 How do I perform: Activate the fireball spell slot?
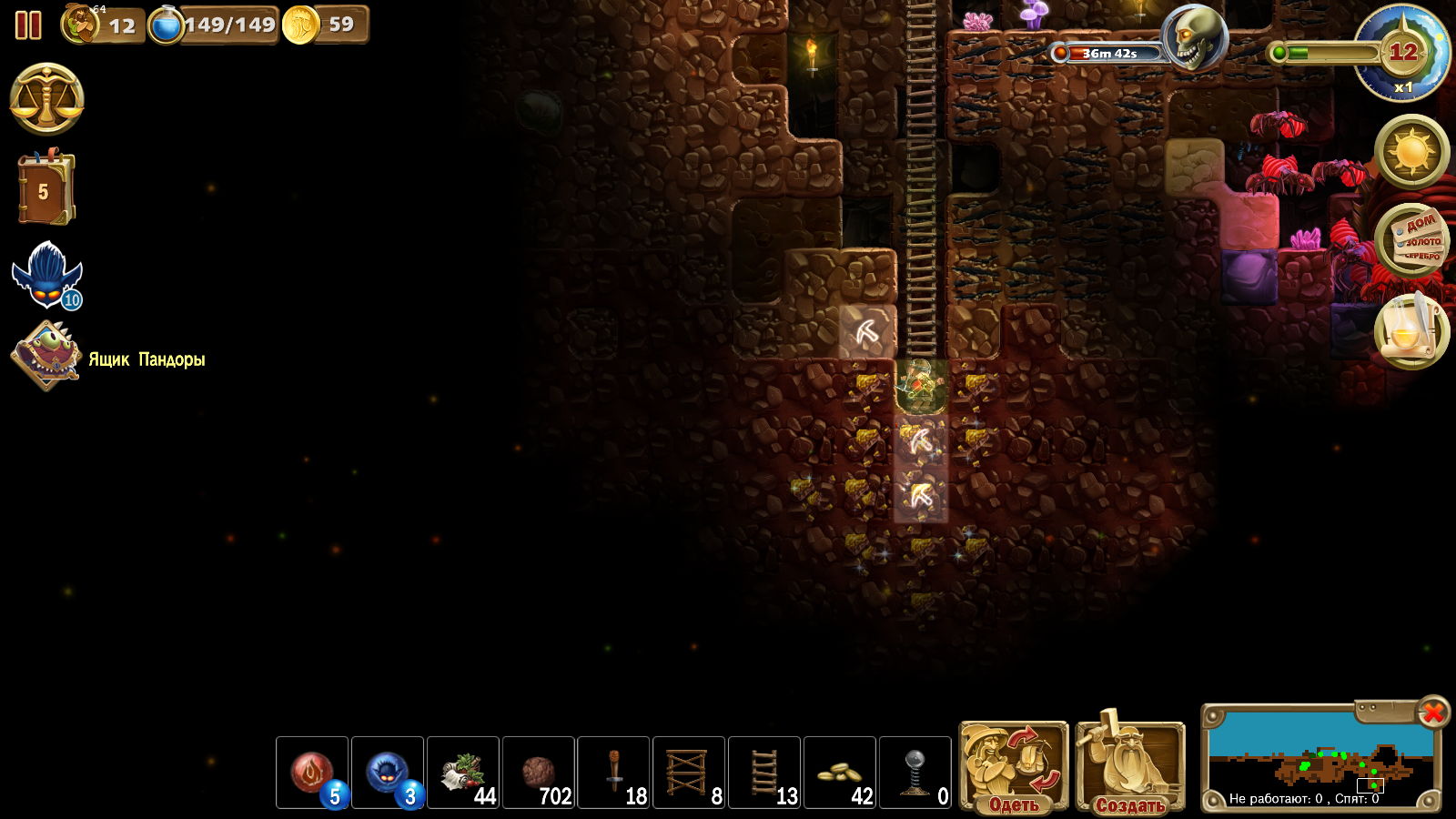tap(312, 773)
